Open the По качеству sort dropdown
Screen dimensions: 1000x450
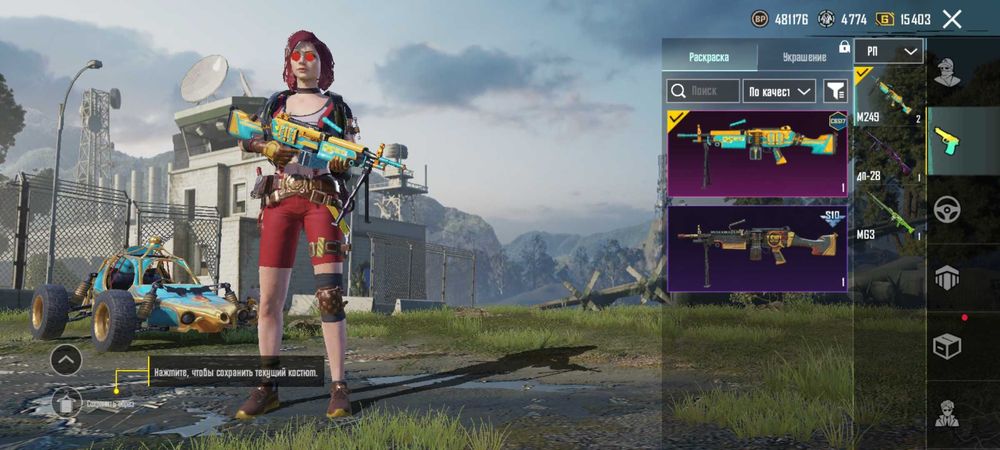(x=780, y=91)
